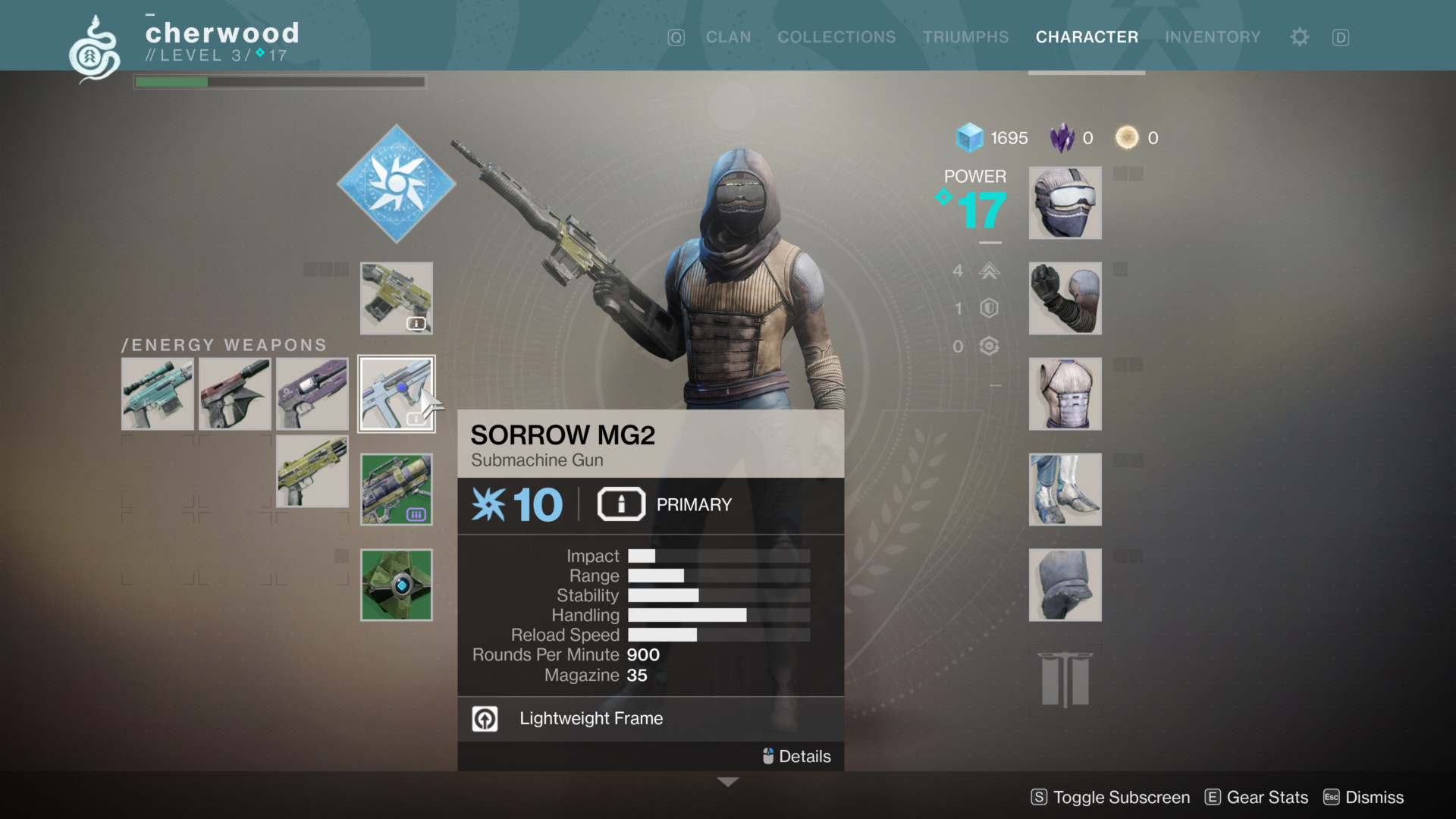Select the Arcstrider subclass diamond icon
This screenshot has width=1456, height=819.
click(395, 182)
